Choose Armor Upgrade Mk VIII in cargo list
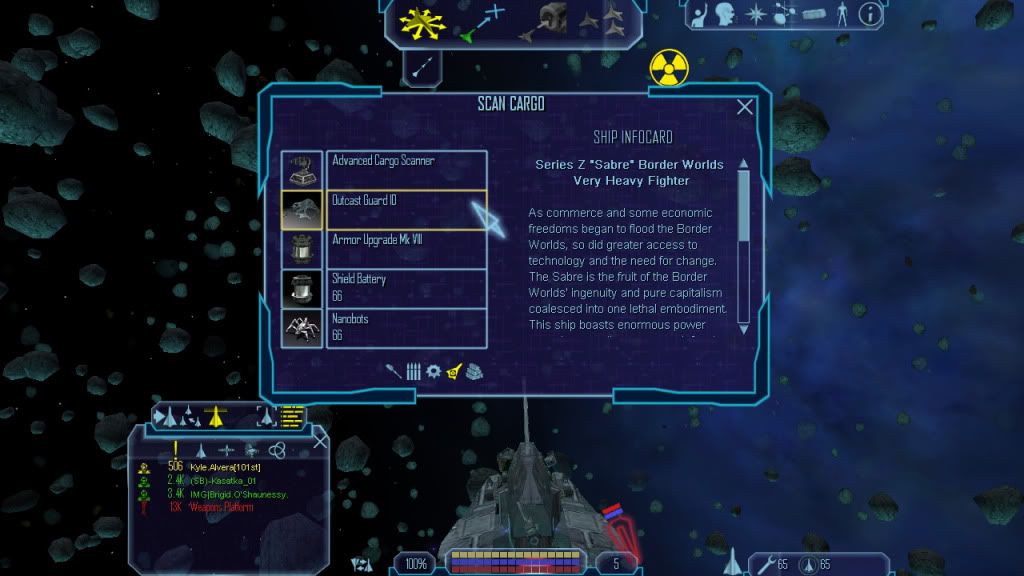This screenshot has height=576, width=1024. 406,248
